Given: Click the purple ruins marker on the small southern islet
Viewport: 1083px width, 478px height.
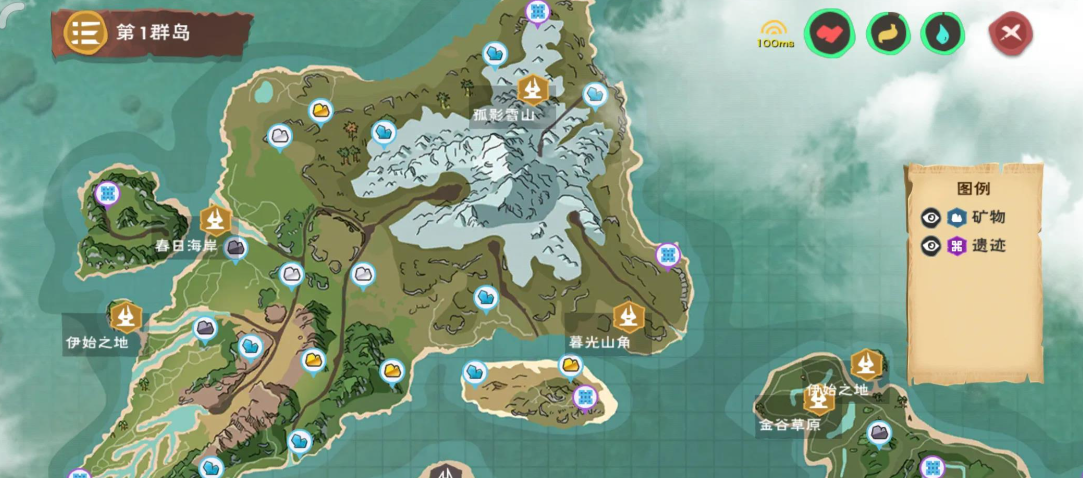Looking at the screenshot, I should tap(585, 398).
